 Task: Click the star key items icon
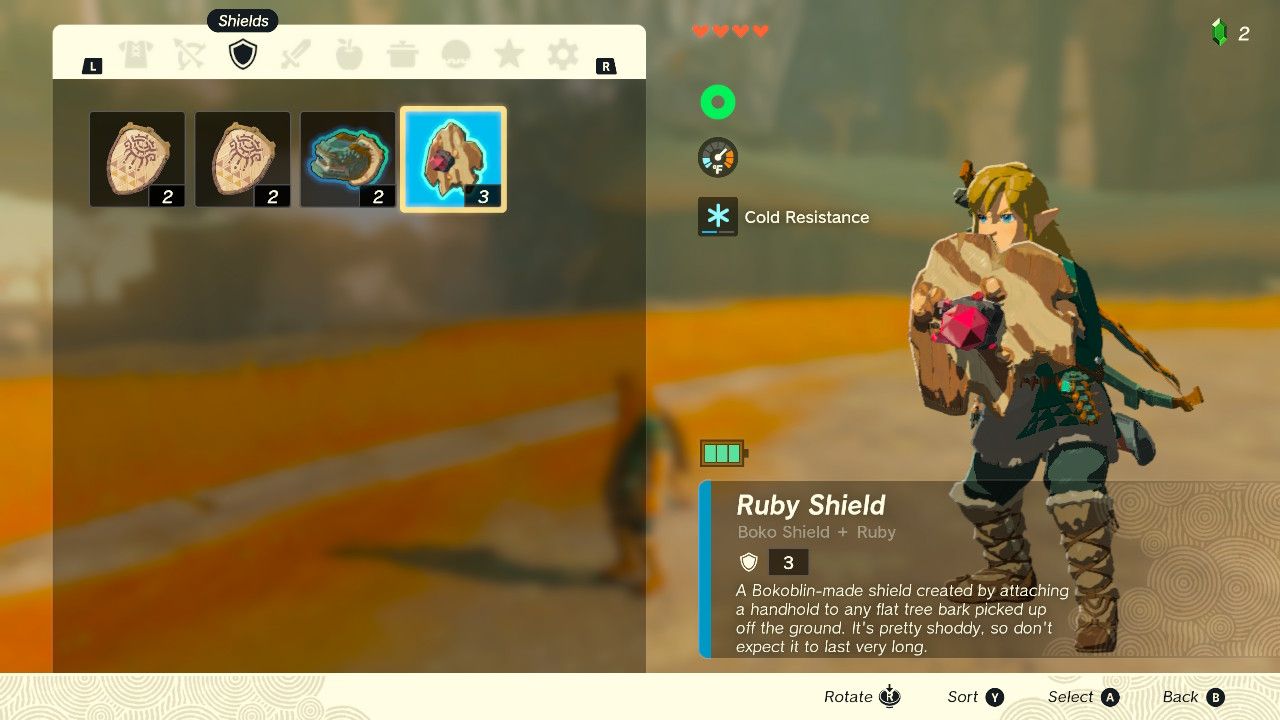tap(509, 54)
